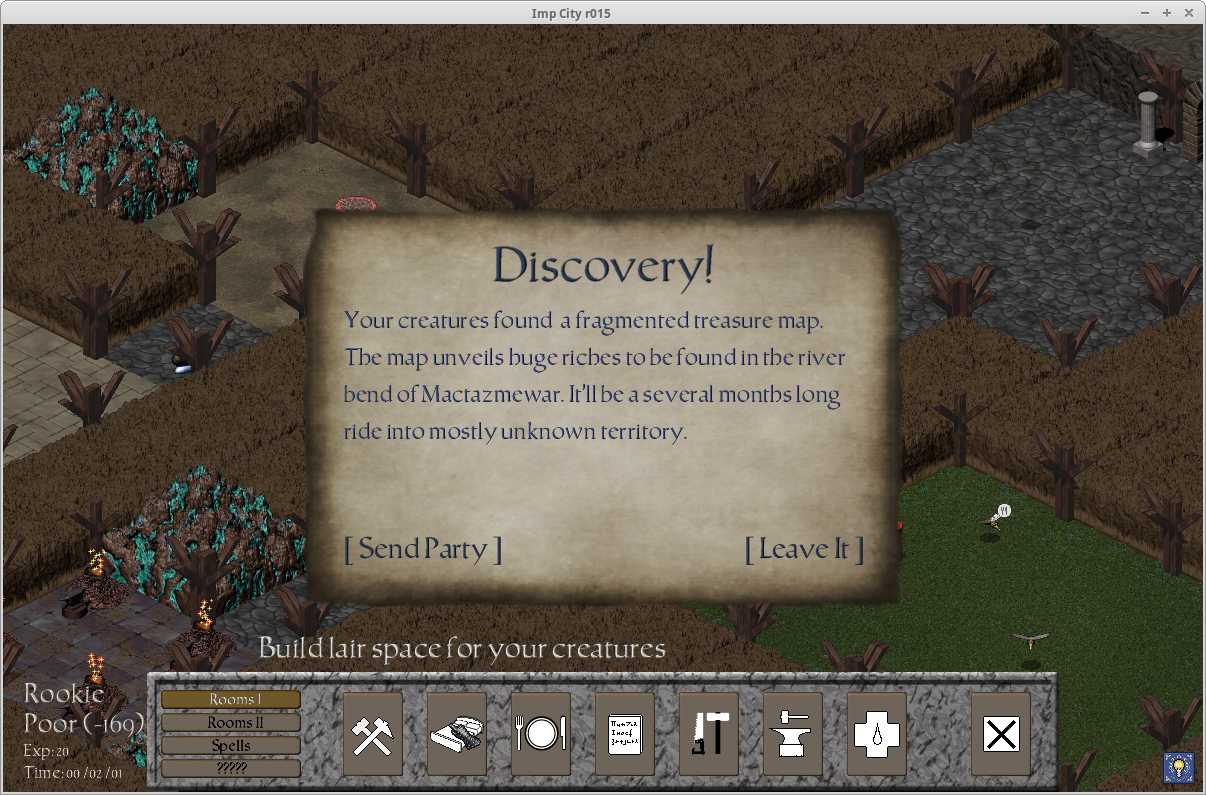
Task: Click the X icon in the toolbar
Action: (x=1001, y=734)
